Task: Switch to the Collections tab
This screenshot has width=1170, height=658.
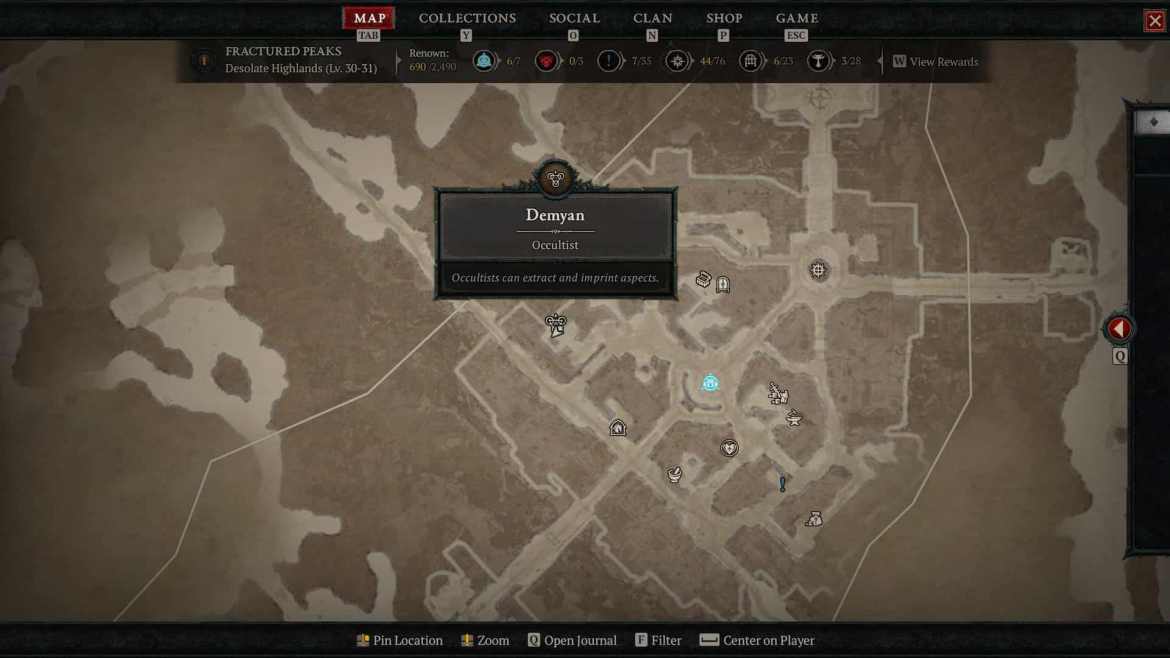Action: [x=467, y=18]
